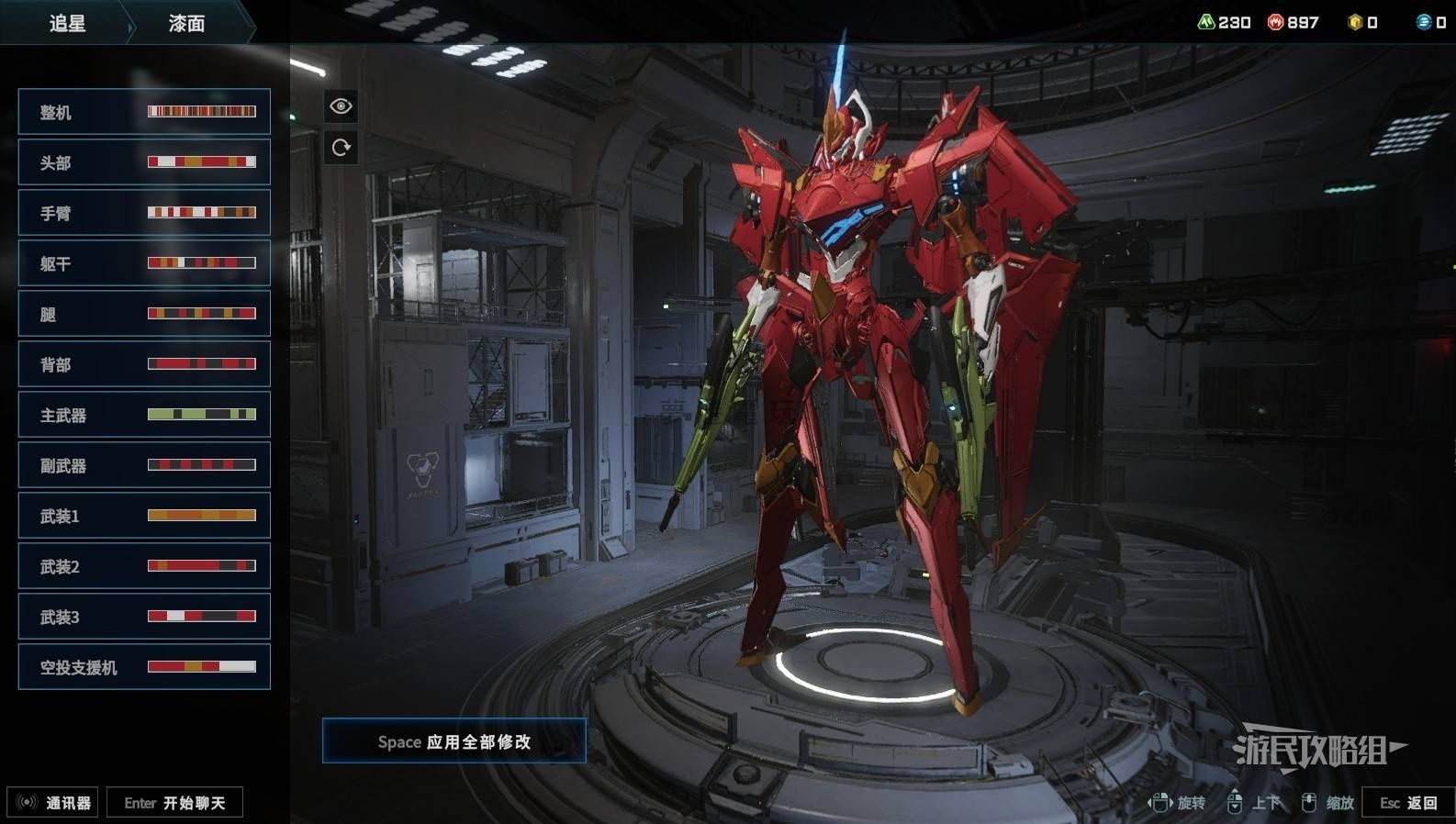The height and width of the screenshot is (824, 1456).
Task: Switch to the 追星 tab
Action: click(x=67, y=23)
